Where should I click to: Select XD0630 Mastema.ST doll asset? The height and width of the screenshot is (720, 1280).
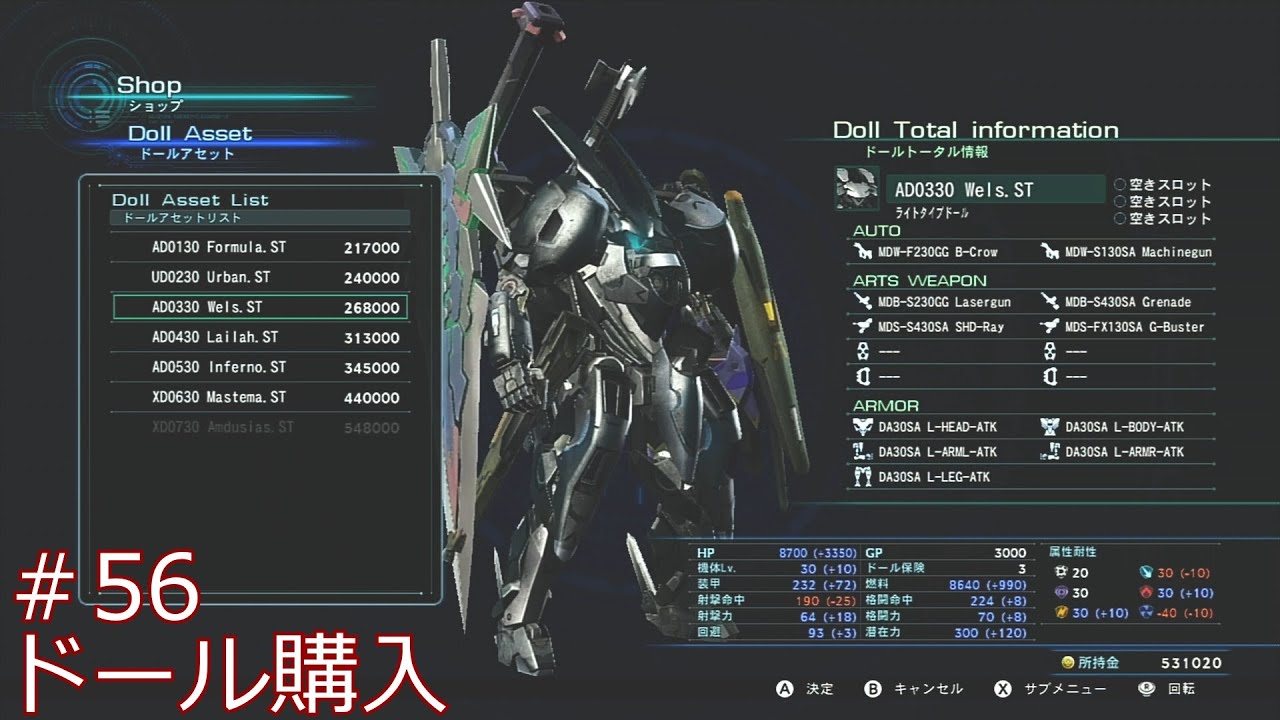tap(260, 398)
